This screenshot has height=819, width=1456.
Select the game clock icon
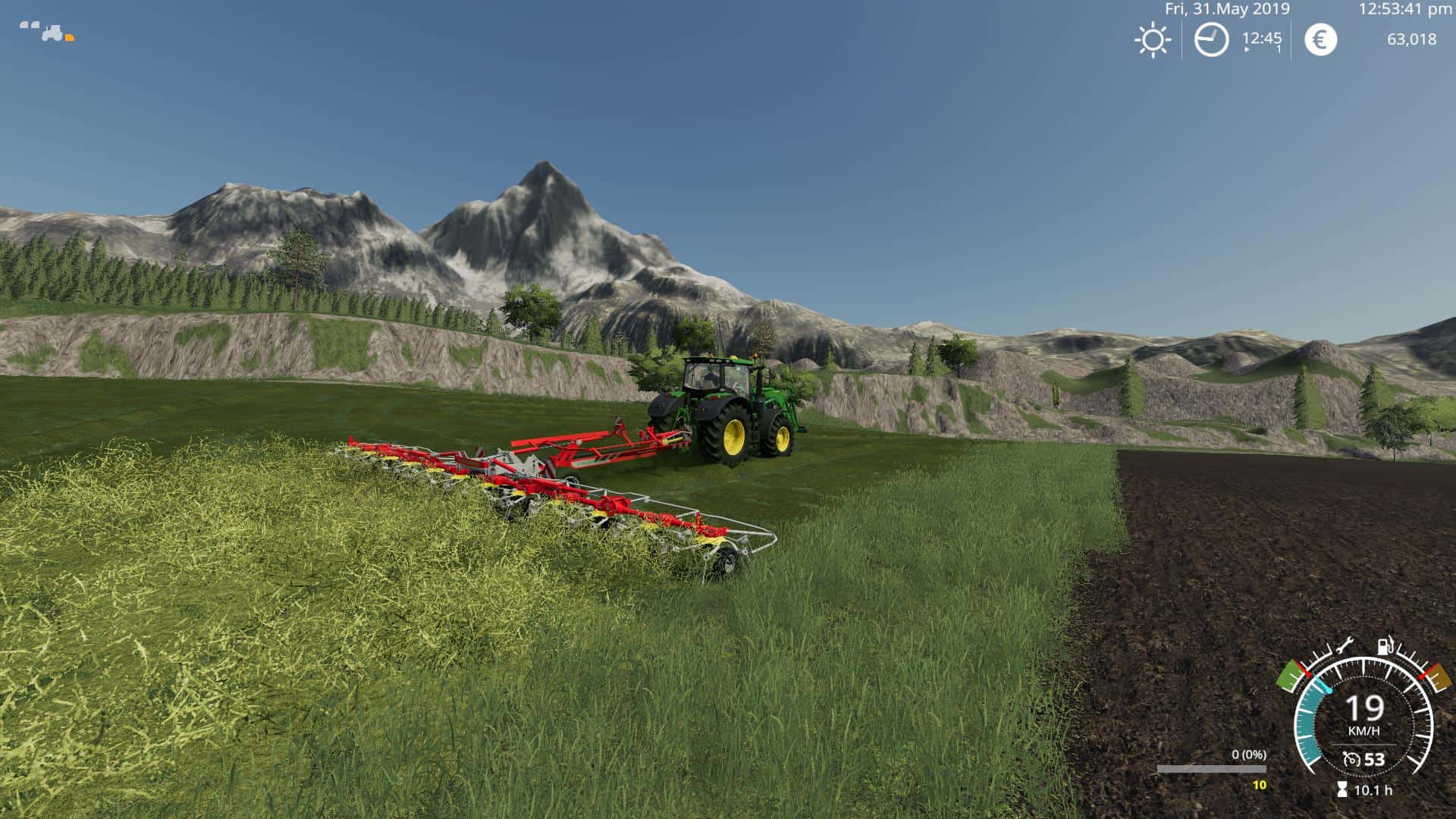tap(1211, 39)
